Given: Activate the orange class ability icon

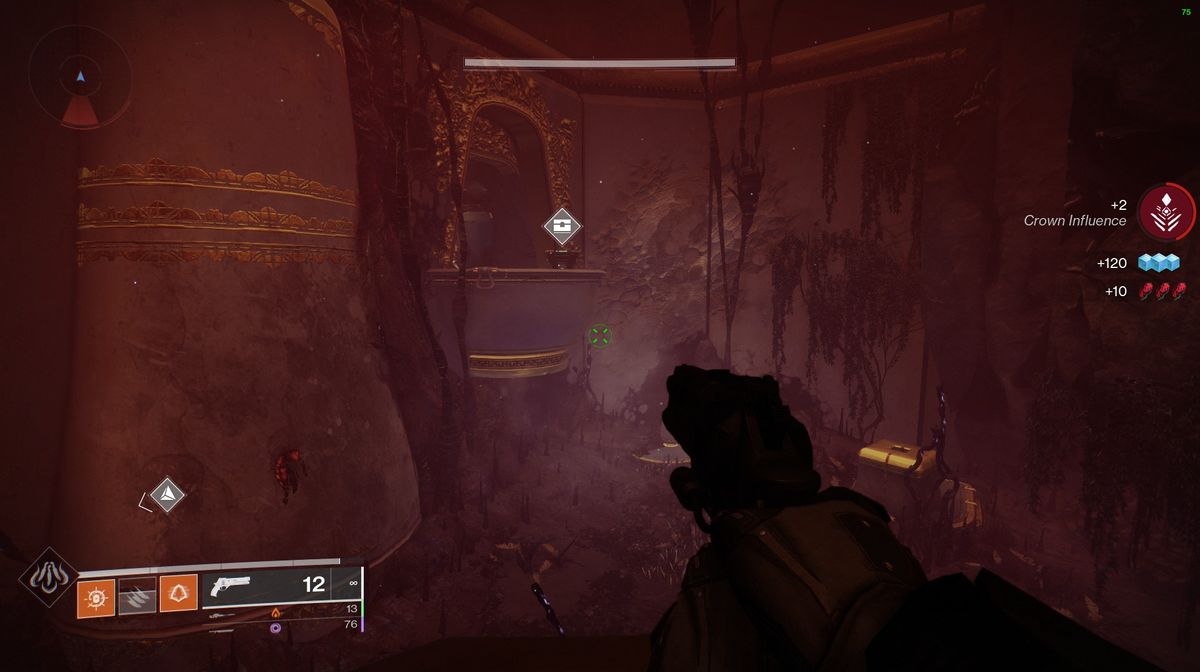Looking at the screenshot, I should [x=178, y=596].
